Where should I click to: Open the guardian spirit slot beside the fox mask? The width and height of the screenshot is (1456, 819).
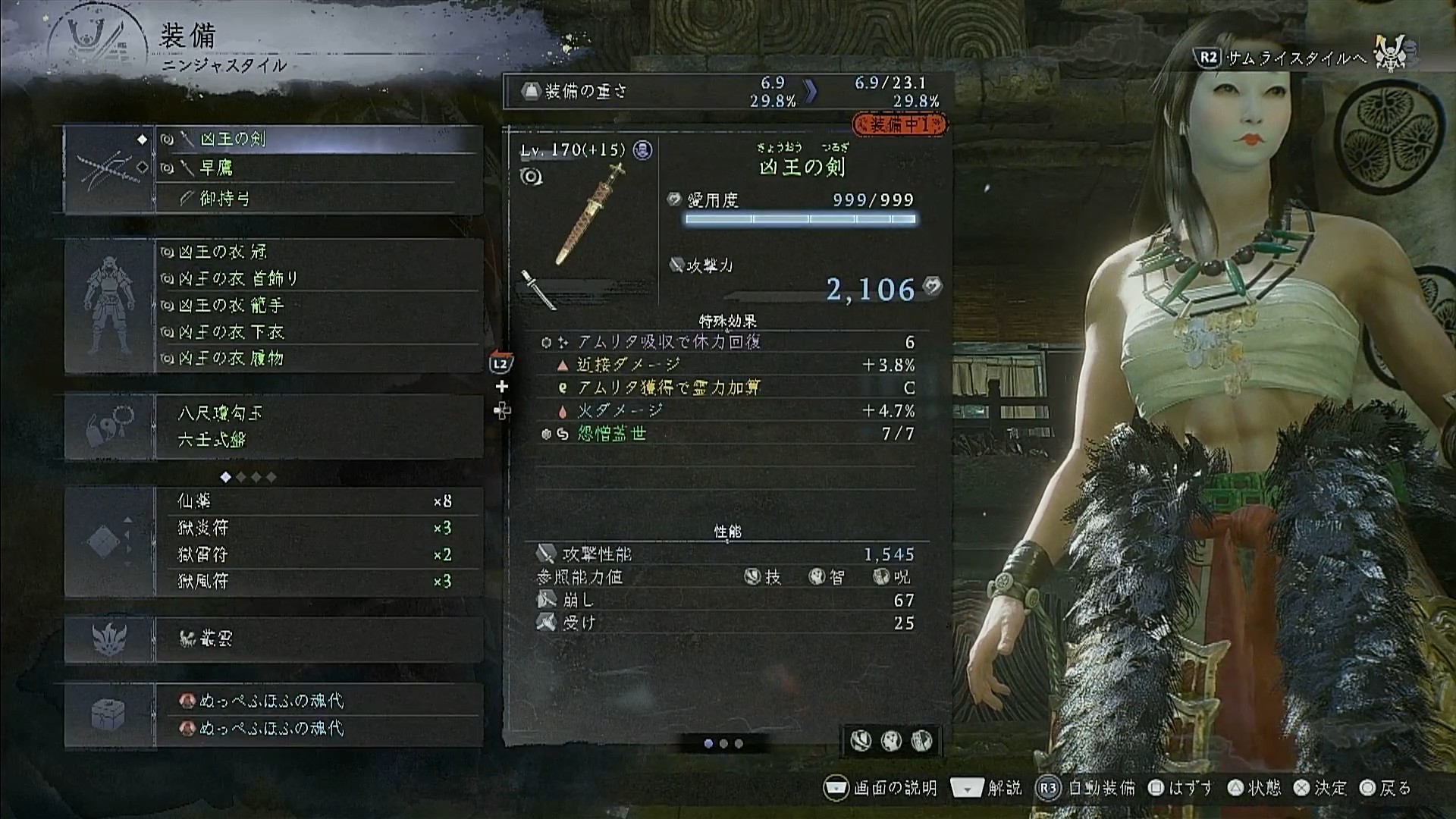[x=318, y=639]
